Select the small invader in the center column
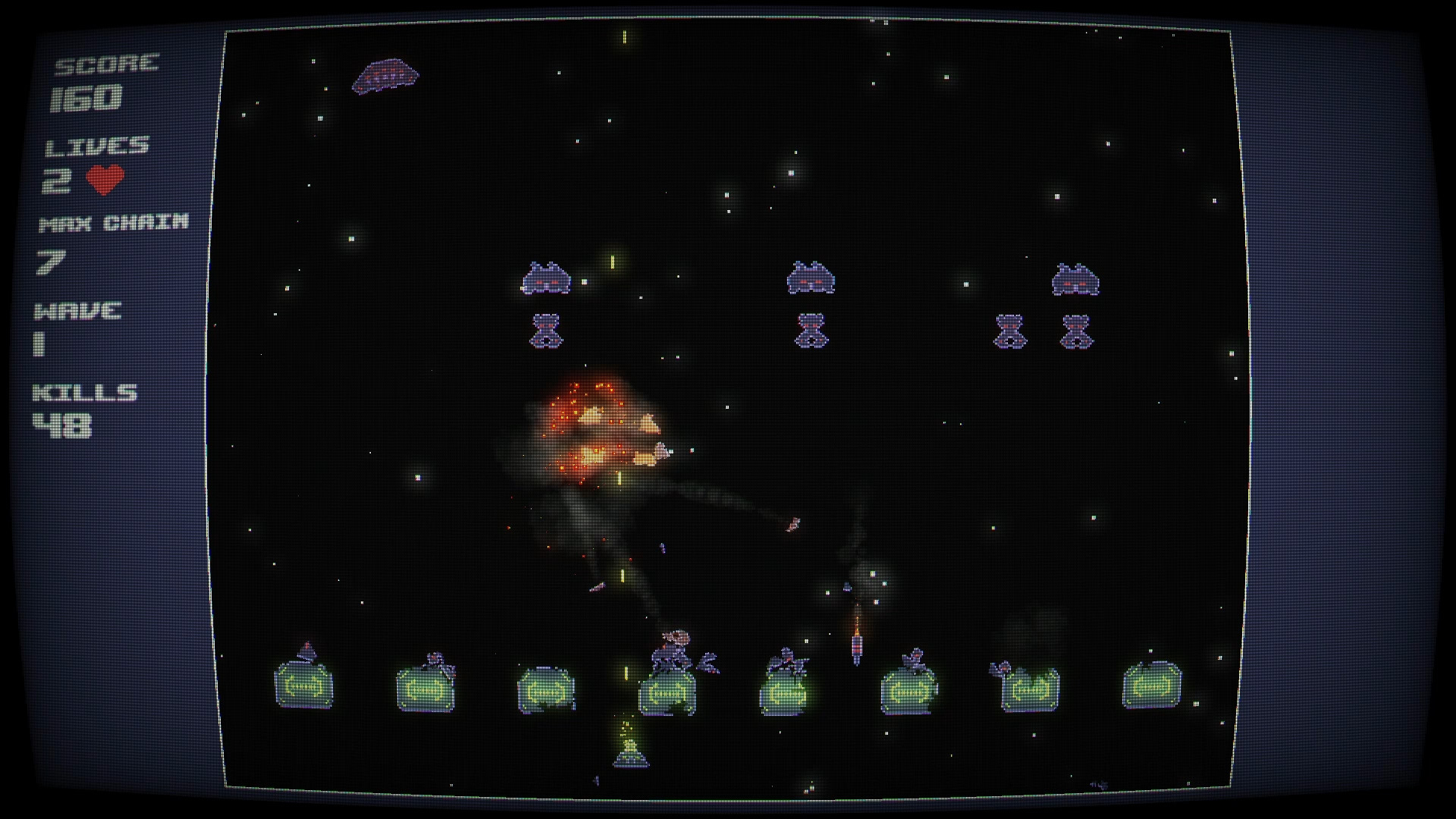Image resolution: width=1456 pixels, height=819 pixels. pos(810,331)
